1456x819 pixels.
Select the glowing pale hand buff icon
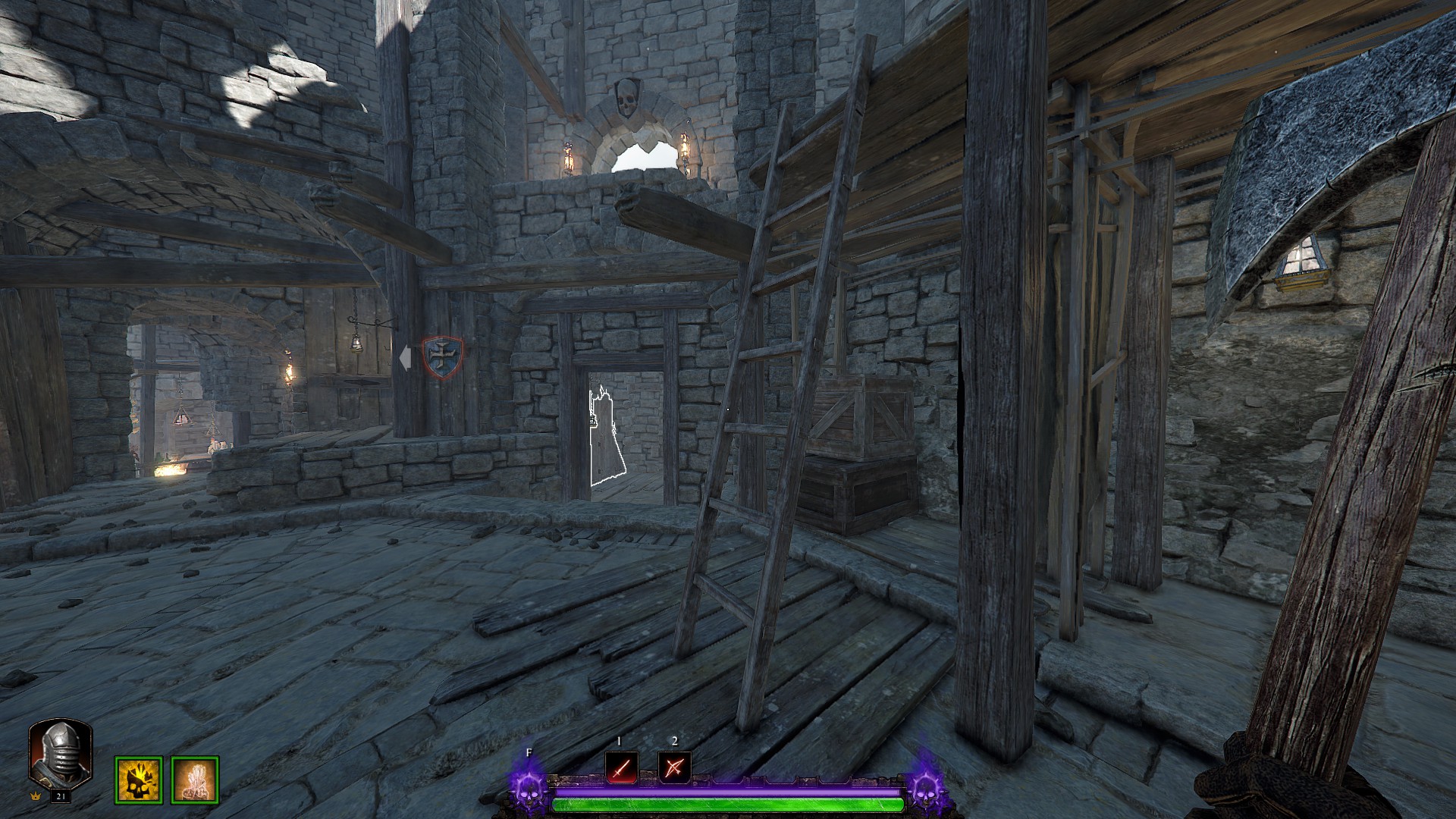pos(195,780)
